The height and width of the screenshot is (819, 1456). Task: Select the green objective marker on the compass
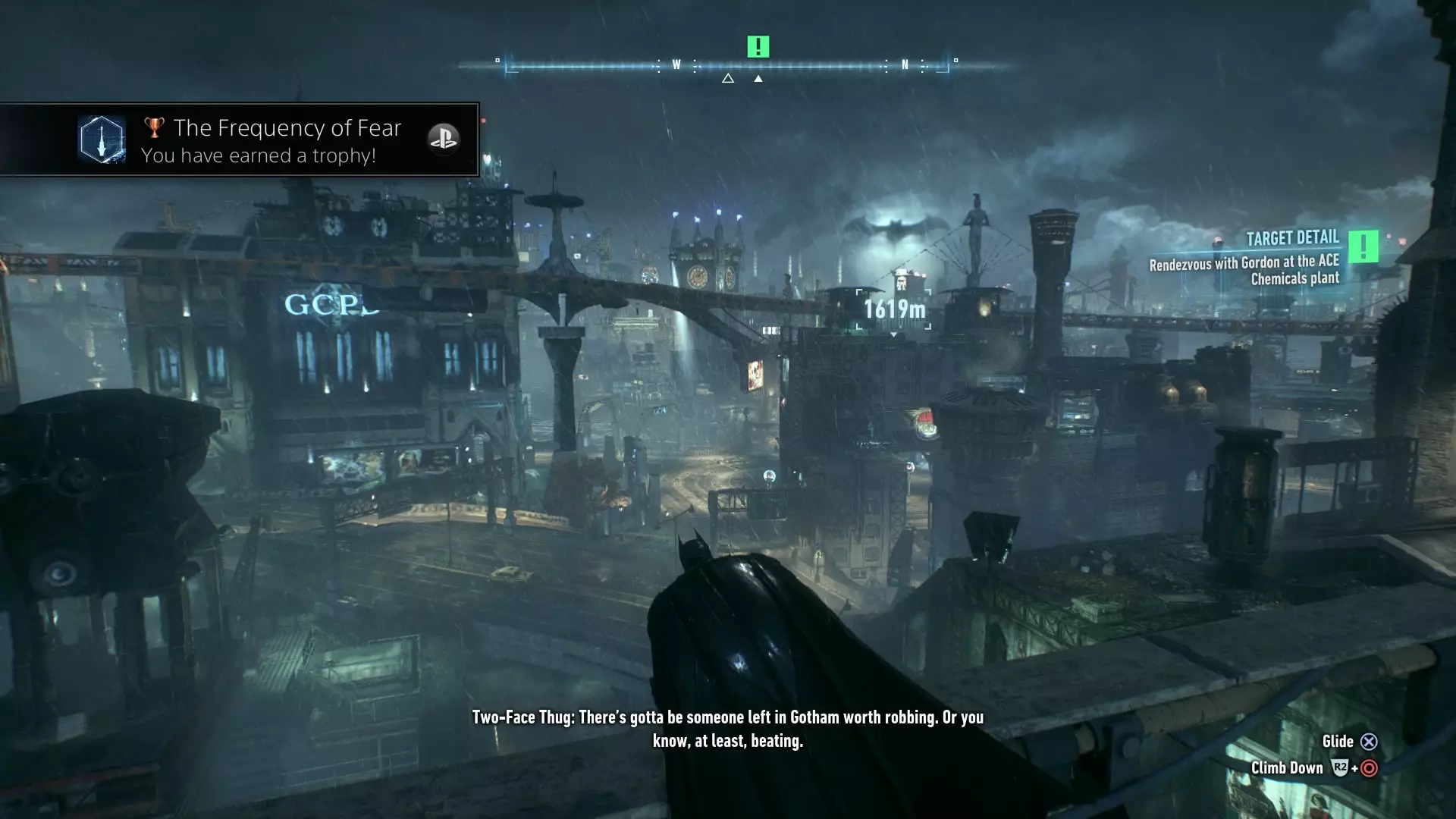[x=758, y=47]
